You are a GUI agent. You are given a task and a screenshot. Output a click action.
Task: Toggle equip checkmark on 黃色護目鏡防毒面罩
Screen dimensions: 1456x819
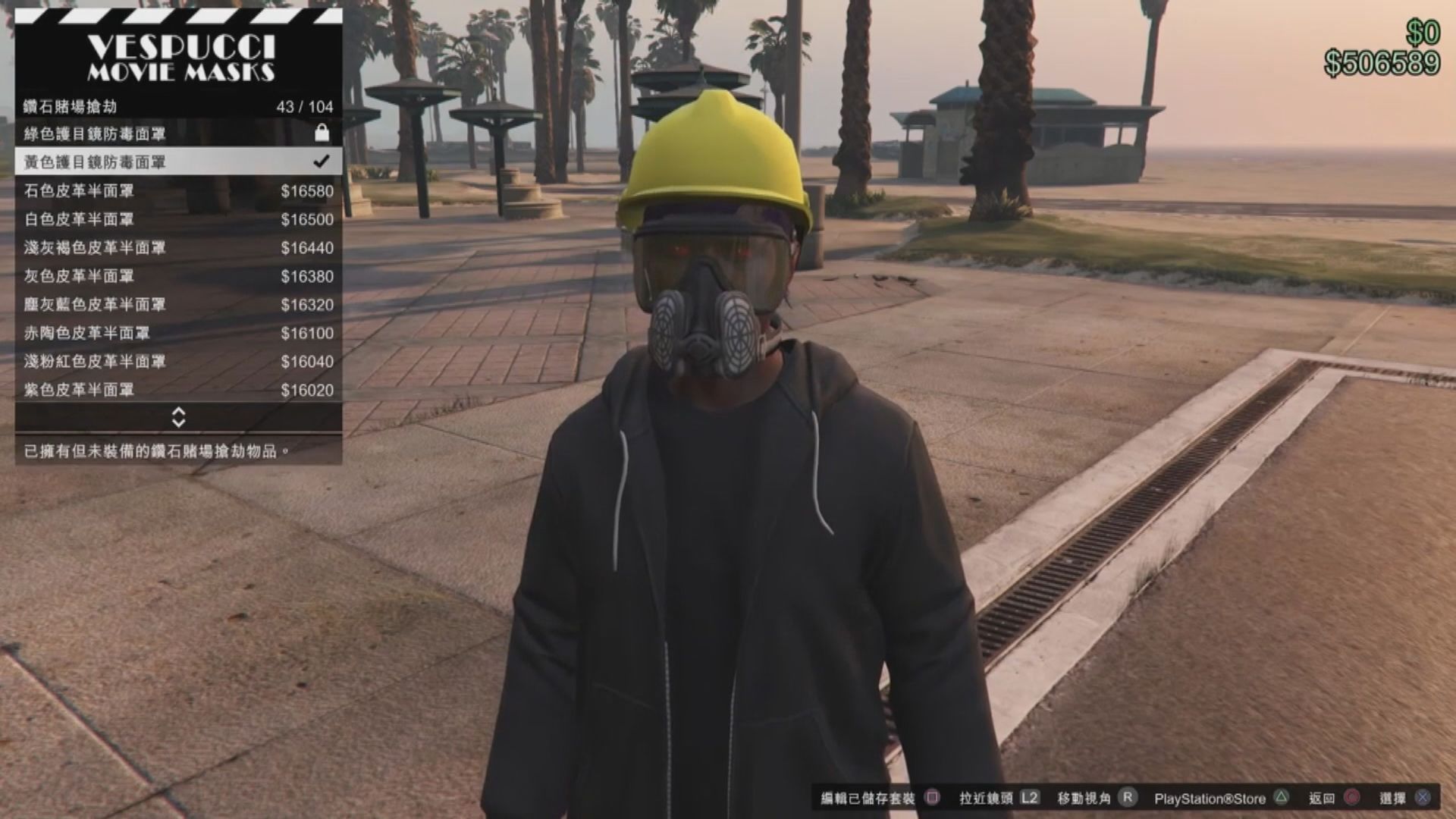pyautogui.click(x=322, y=162)
